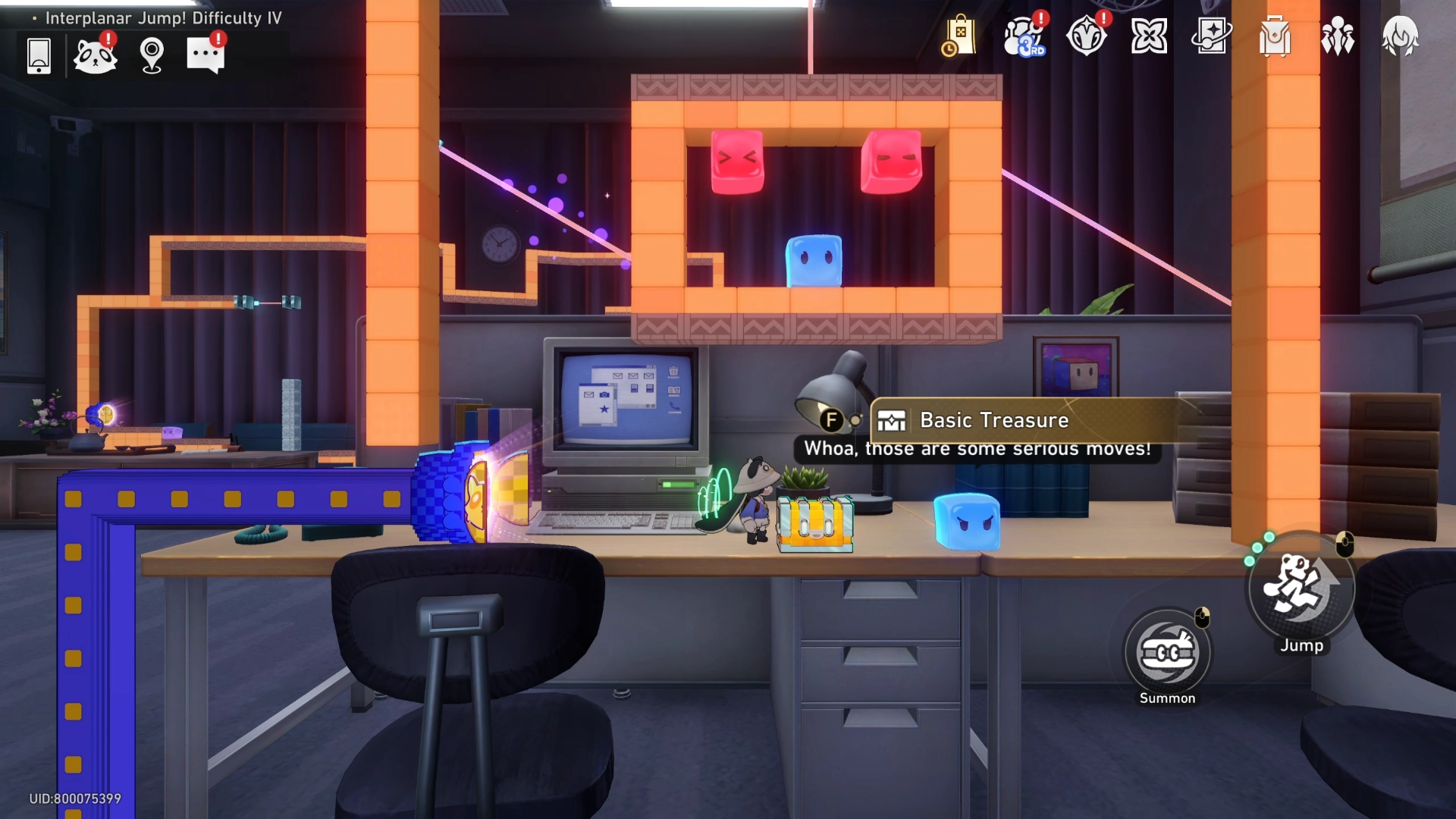Open the Basic Treasure prompt
Viewport: 1456px width, 819px height.
tap(993, 420)
